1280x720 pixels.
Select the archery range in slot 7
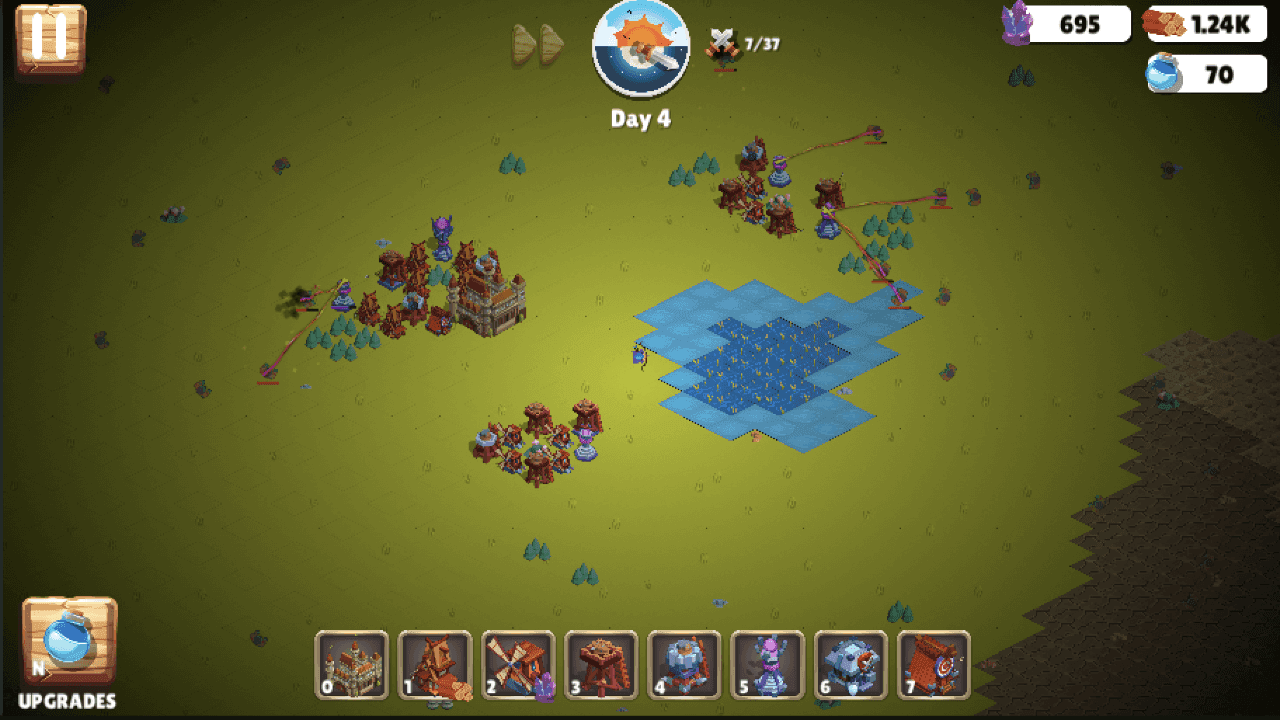[x=935, y=664]
